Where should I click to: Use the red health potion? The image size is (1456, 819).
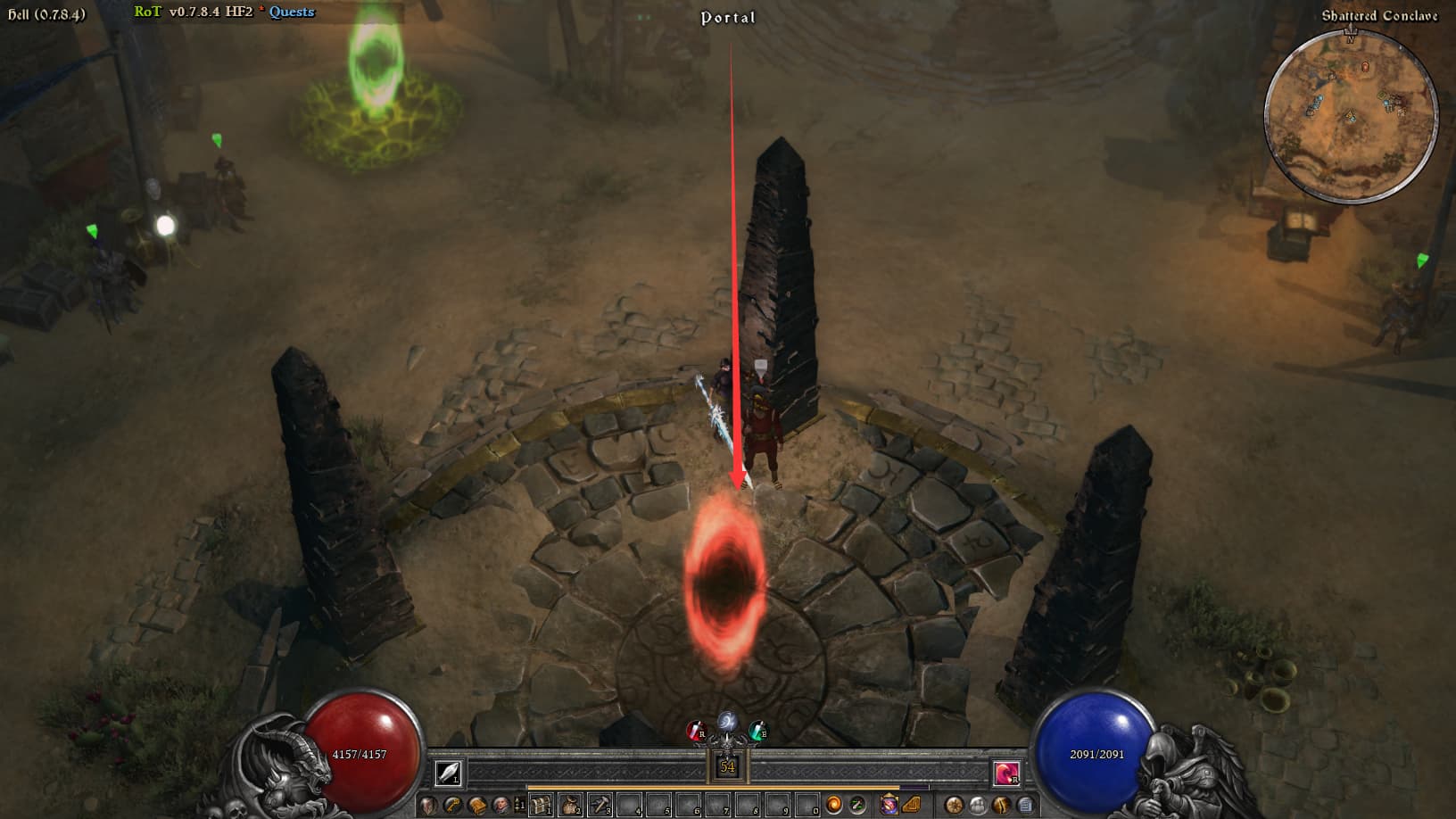click(695, 732)
